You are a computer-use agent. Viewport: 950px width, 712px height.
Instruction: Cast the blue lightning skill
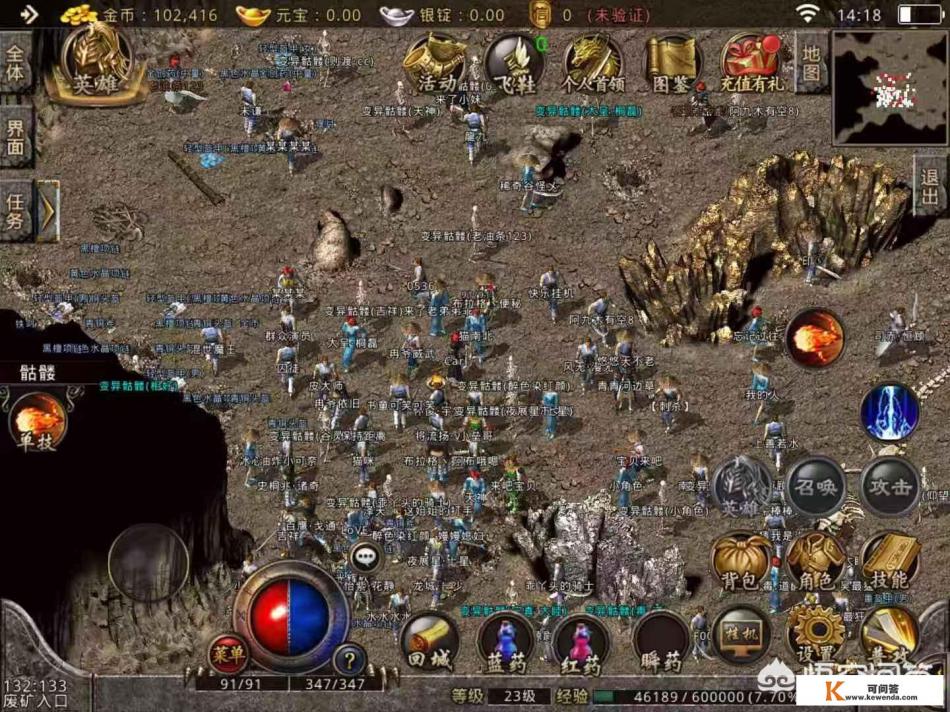[889, 412]
